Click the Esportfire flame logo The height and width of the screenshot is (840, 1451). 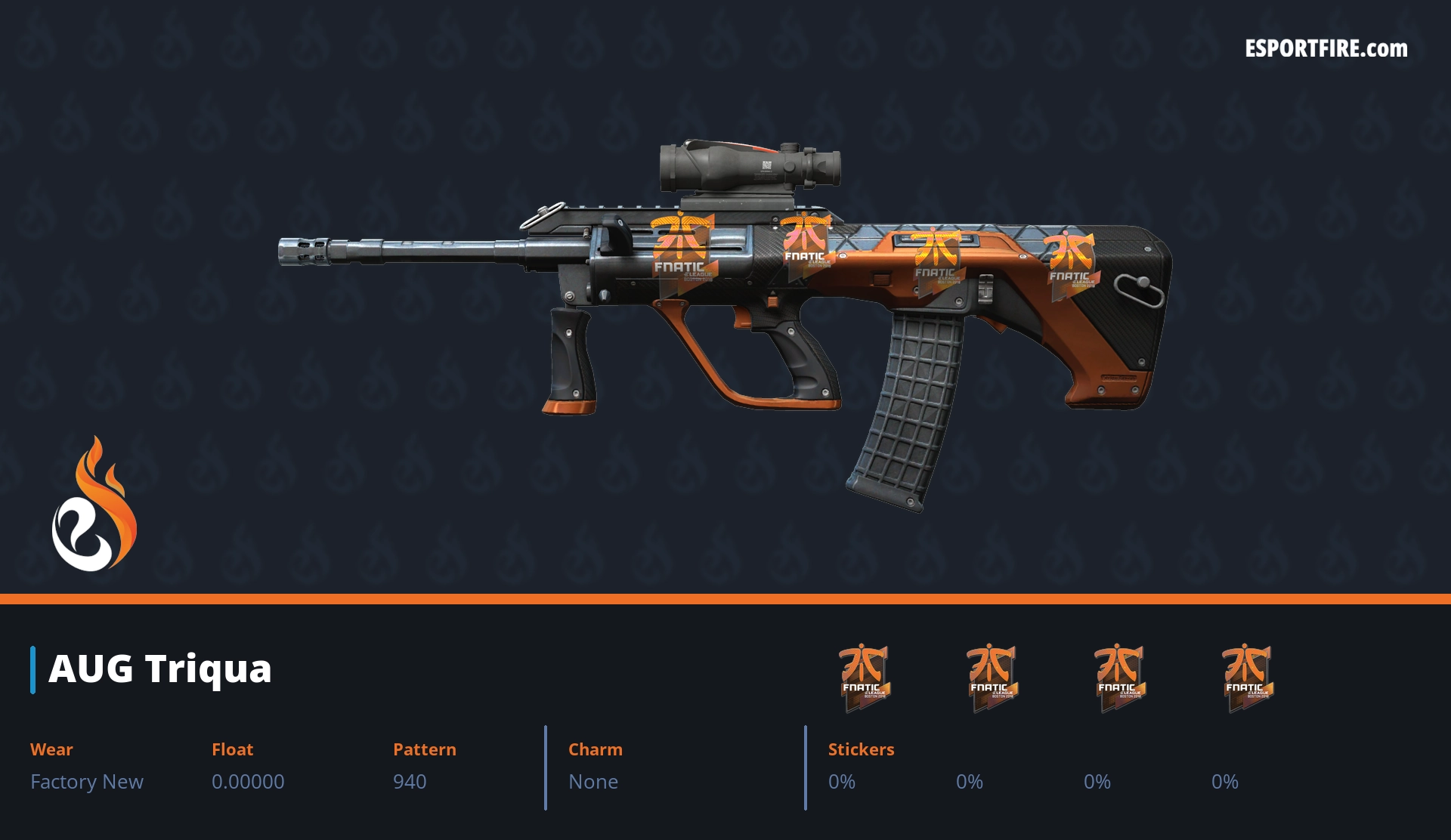[x=94, y=505]
